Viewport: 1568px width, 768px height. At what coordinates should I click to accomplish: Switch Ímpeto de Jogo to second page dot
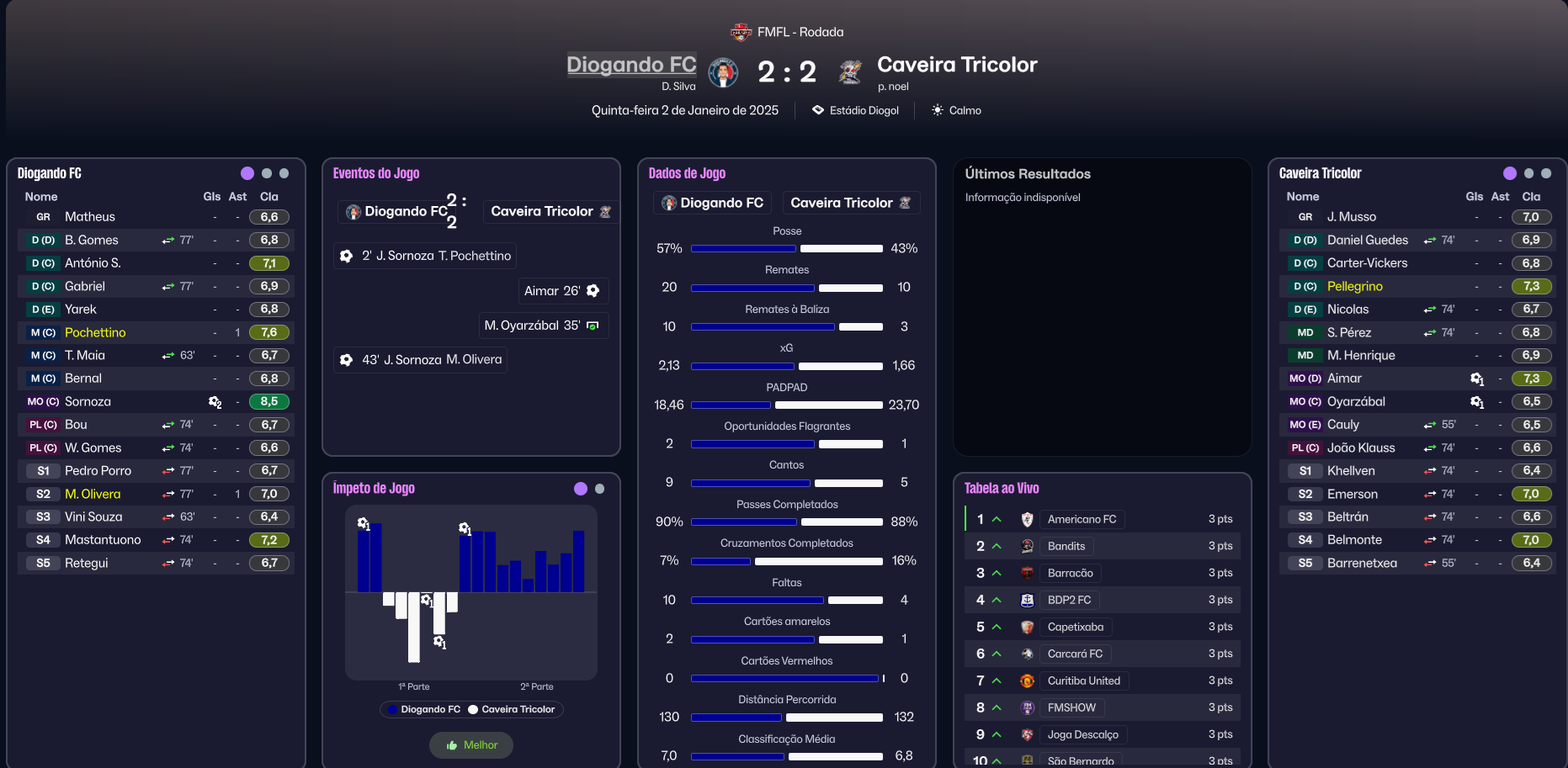599,489
